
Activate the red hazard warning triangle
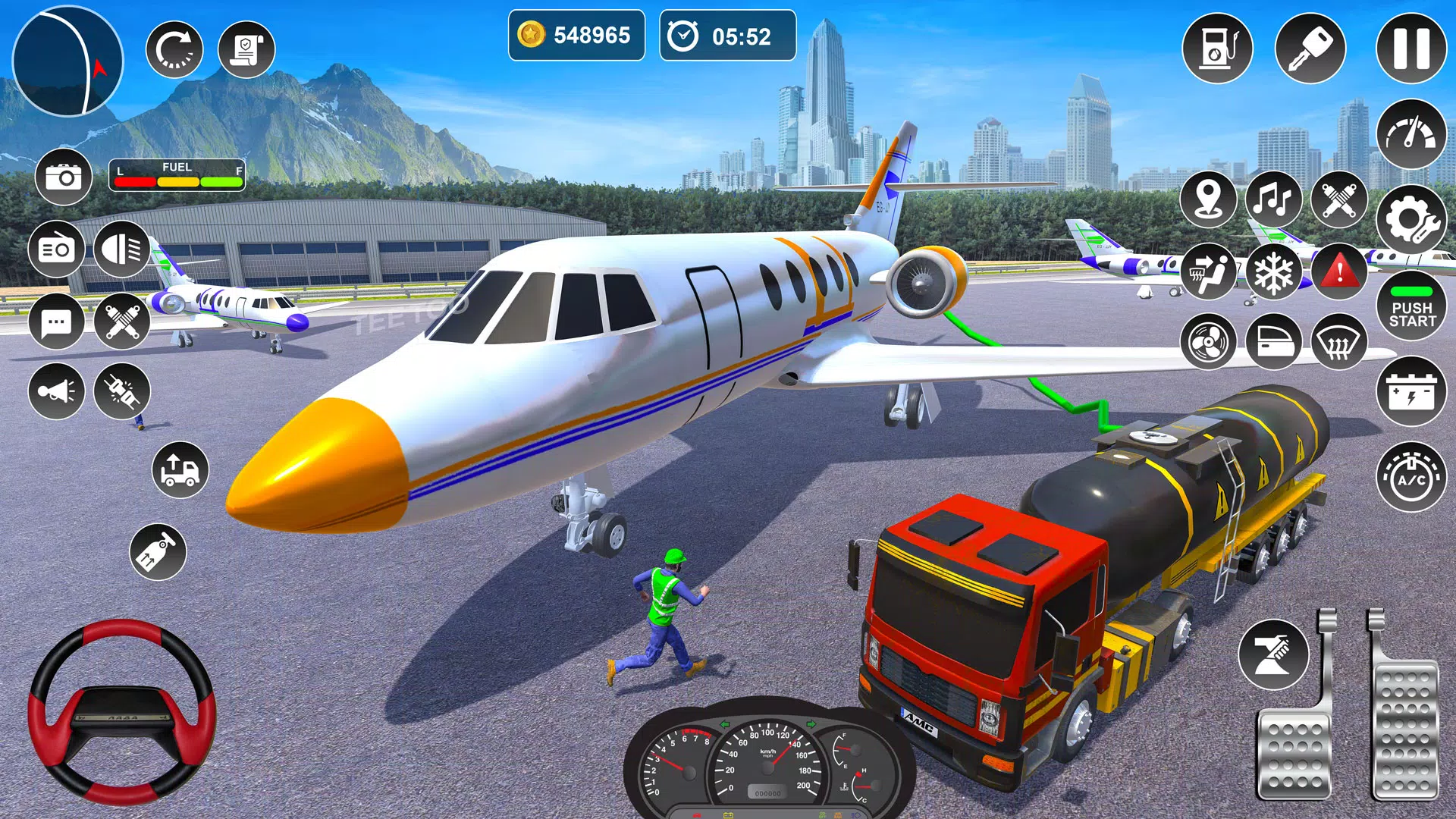pos(1339,271)
